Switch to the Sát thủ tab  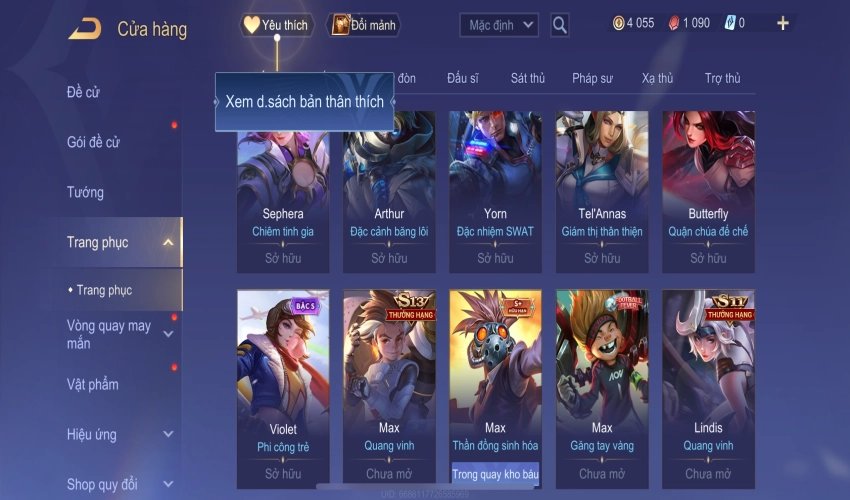[527, 78]
